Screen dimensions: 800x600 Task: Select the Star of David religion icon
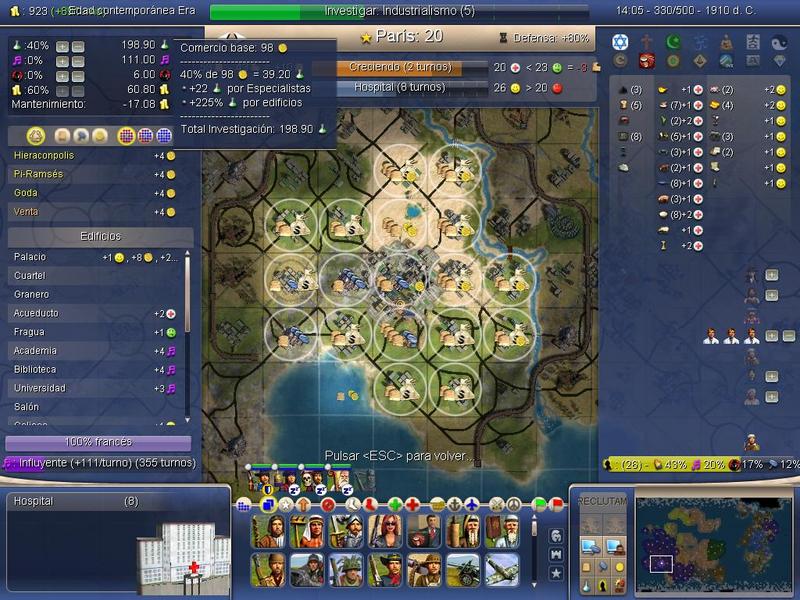coord(619,43)
